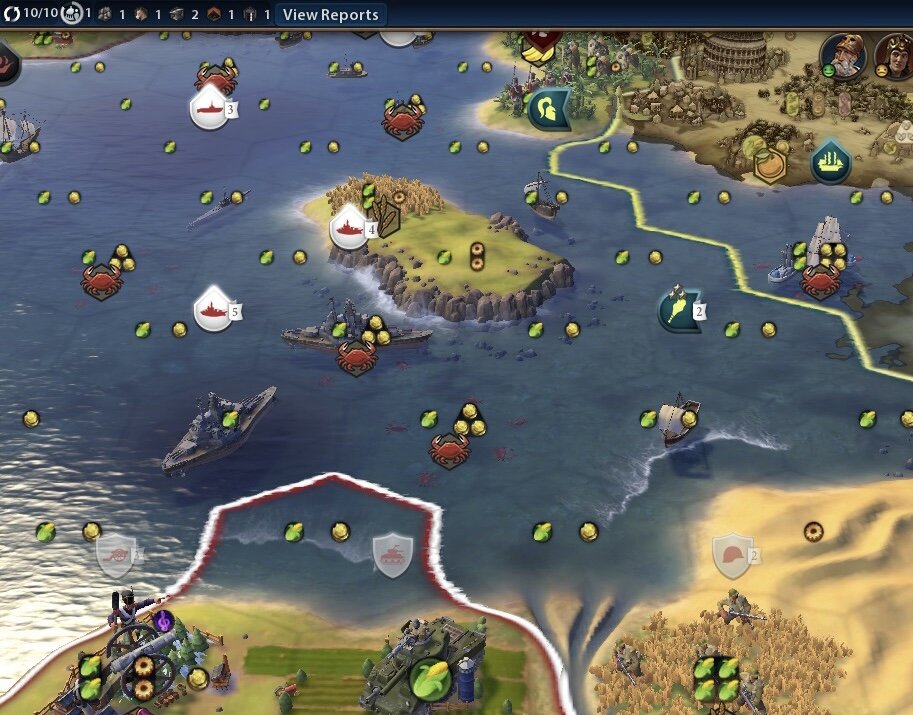Open the View Reports panel
The height and width of the screenshot is (715, 913).
click(x=330, y=15)
